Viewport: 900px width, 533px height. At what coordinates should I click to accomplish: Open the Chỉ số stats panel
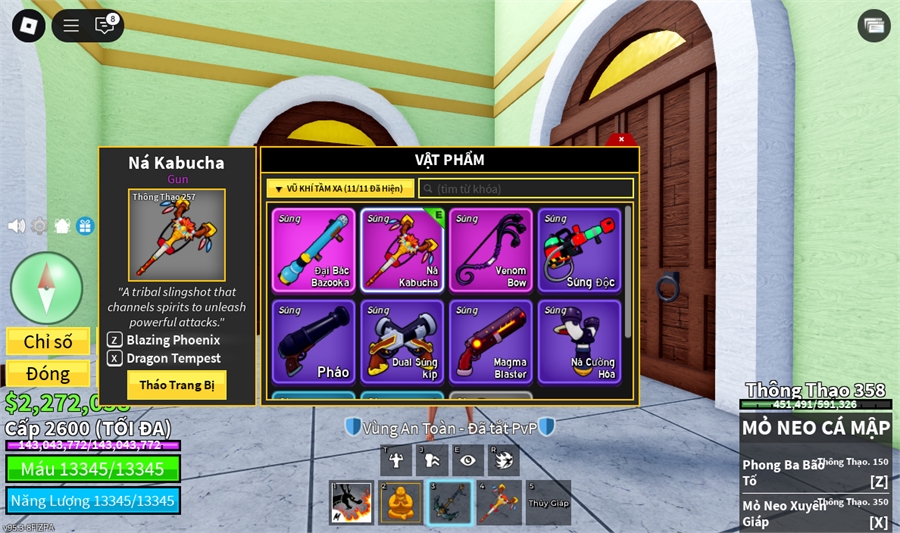click(48, 342)
